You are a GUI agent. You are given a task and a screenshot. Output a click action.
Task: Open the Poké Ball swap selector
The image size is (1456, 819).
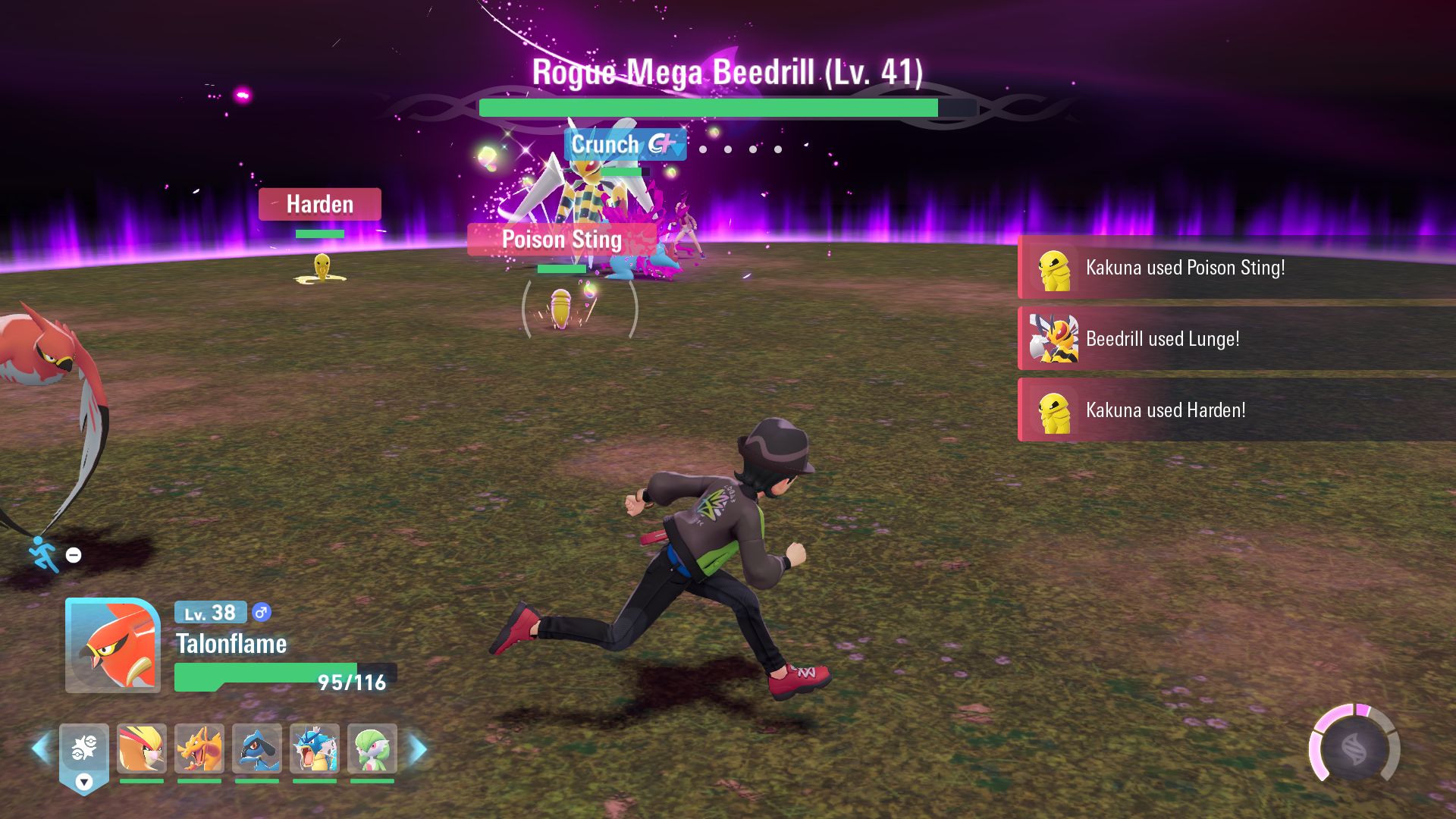point(84,755)
